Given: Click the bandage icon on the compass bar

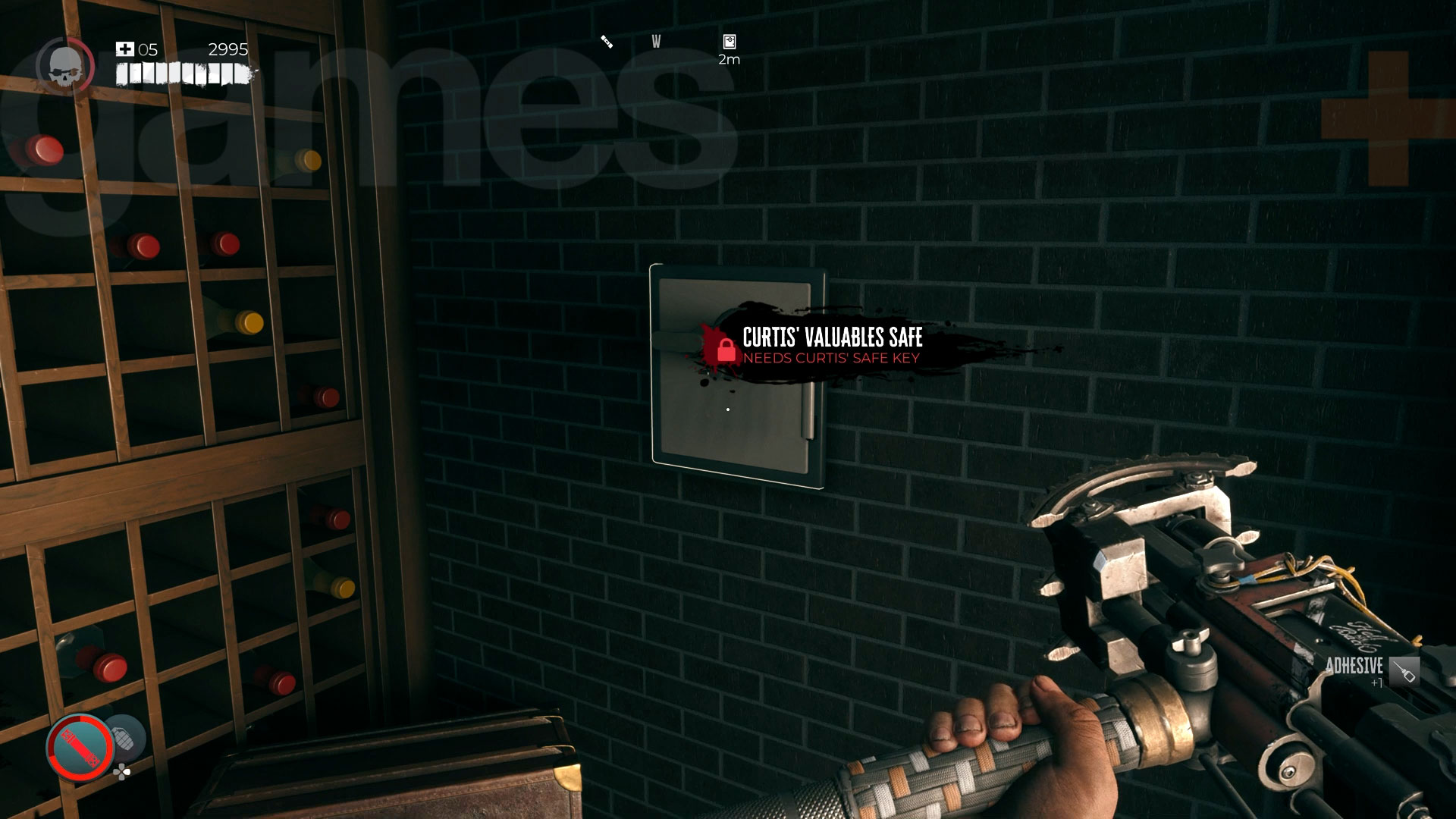Looking at the screenshot, I should point(604,42).
